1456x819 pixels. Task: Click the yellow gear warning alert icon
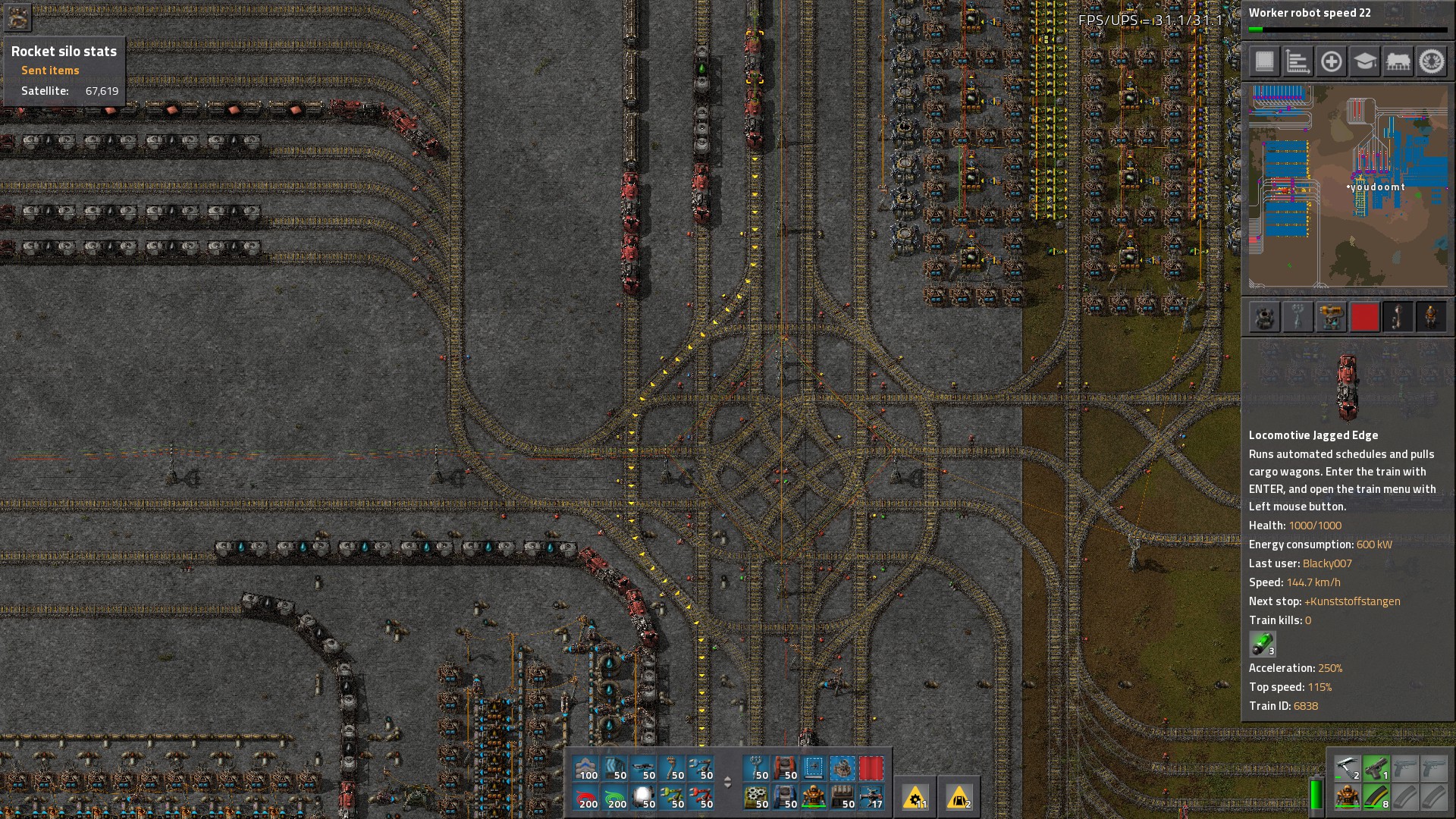[916, 797]
